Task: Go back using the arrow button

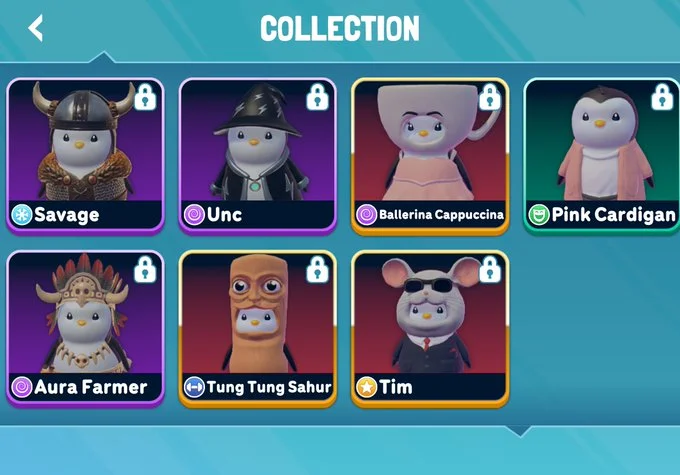Action: click(x=36, y=28)
